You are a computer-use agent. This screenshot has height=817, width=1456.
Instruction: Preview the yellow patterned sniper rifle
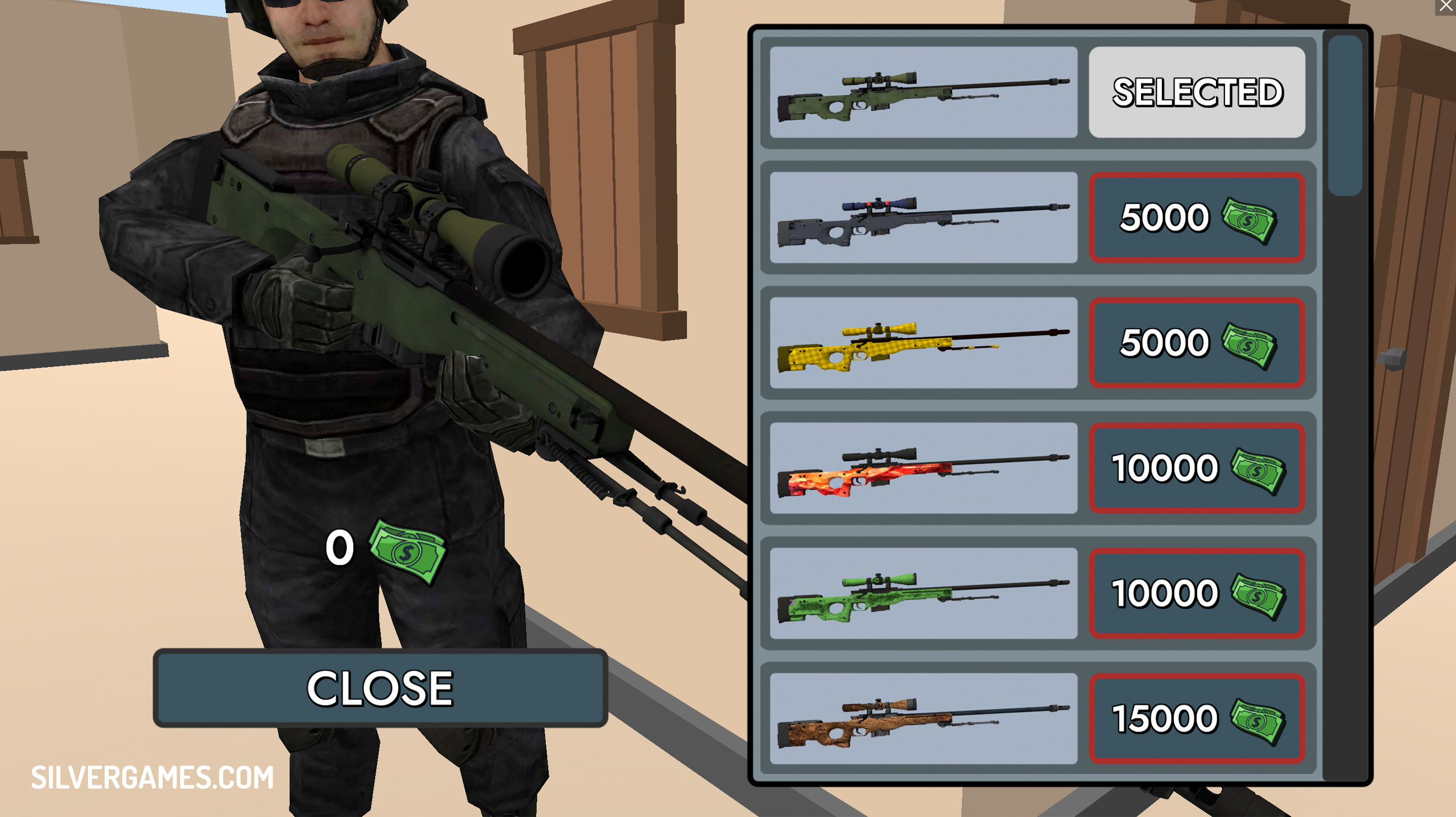(923, 343)
